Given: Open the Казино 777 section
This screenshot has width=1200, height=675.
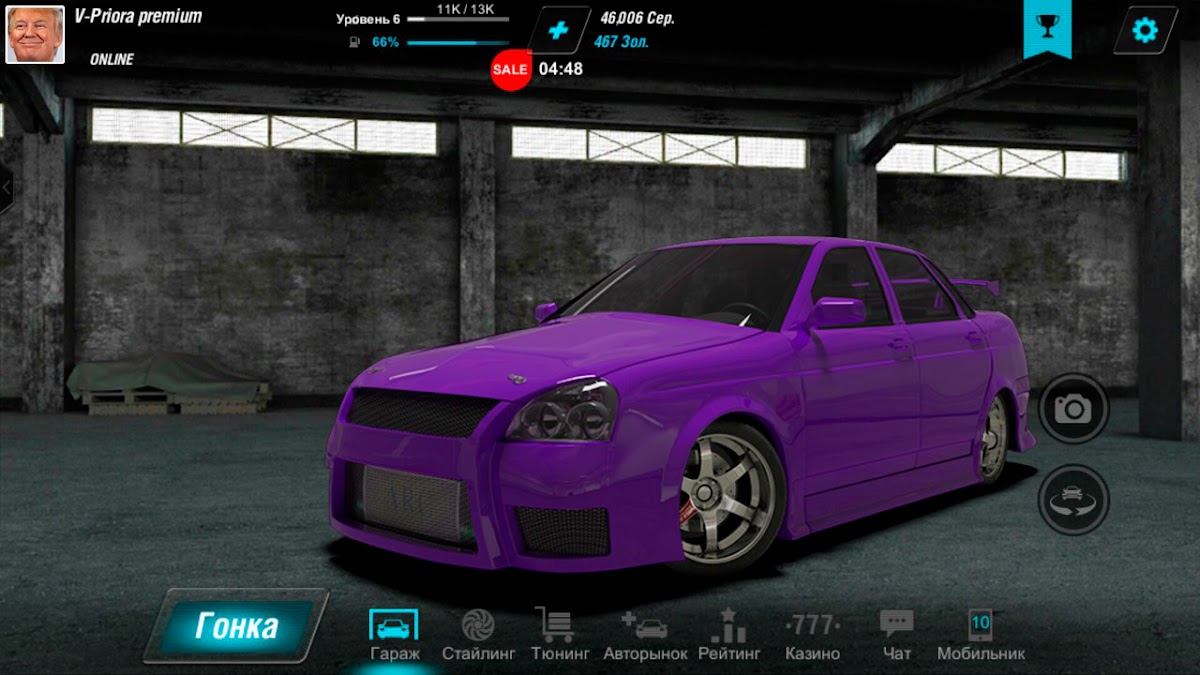Looking at the screenshot, I should [812, 635].
